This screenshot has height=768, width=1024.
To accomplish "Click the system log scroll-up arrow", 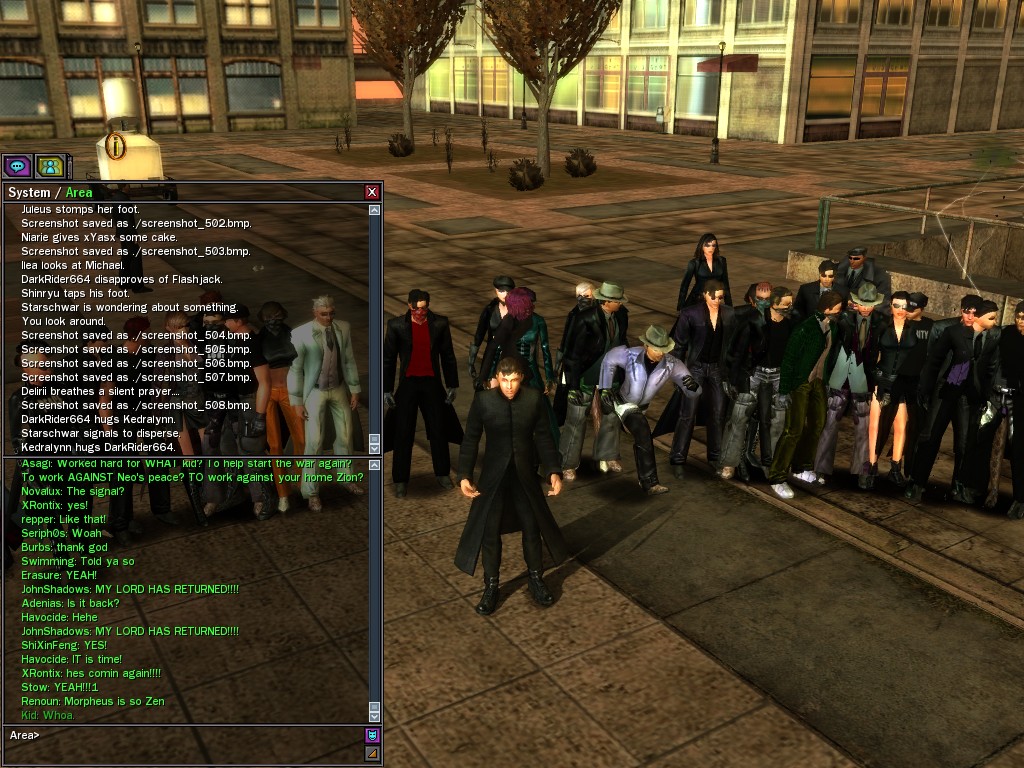I will [x=375, y=210].
